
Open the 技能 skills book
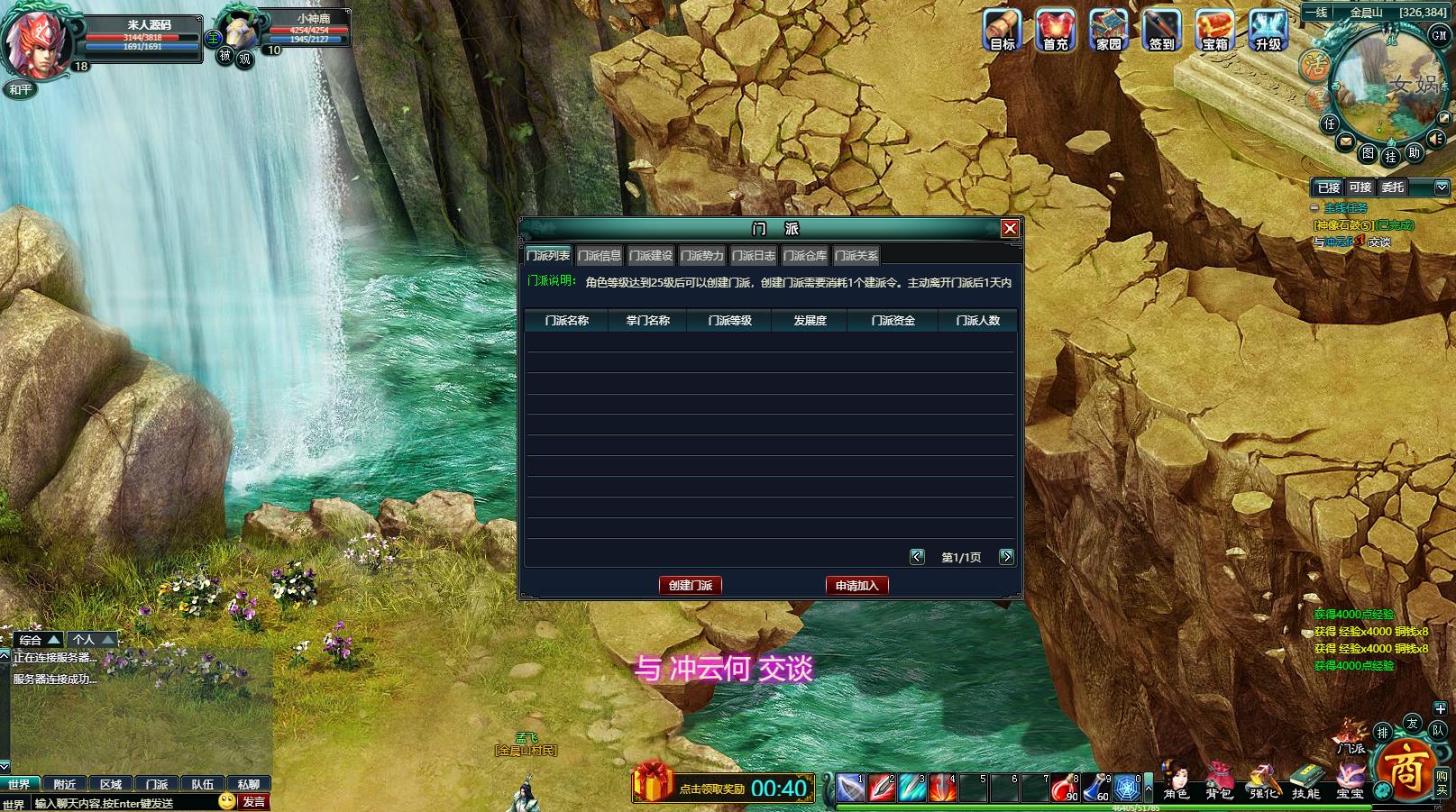[1305, 781]
